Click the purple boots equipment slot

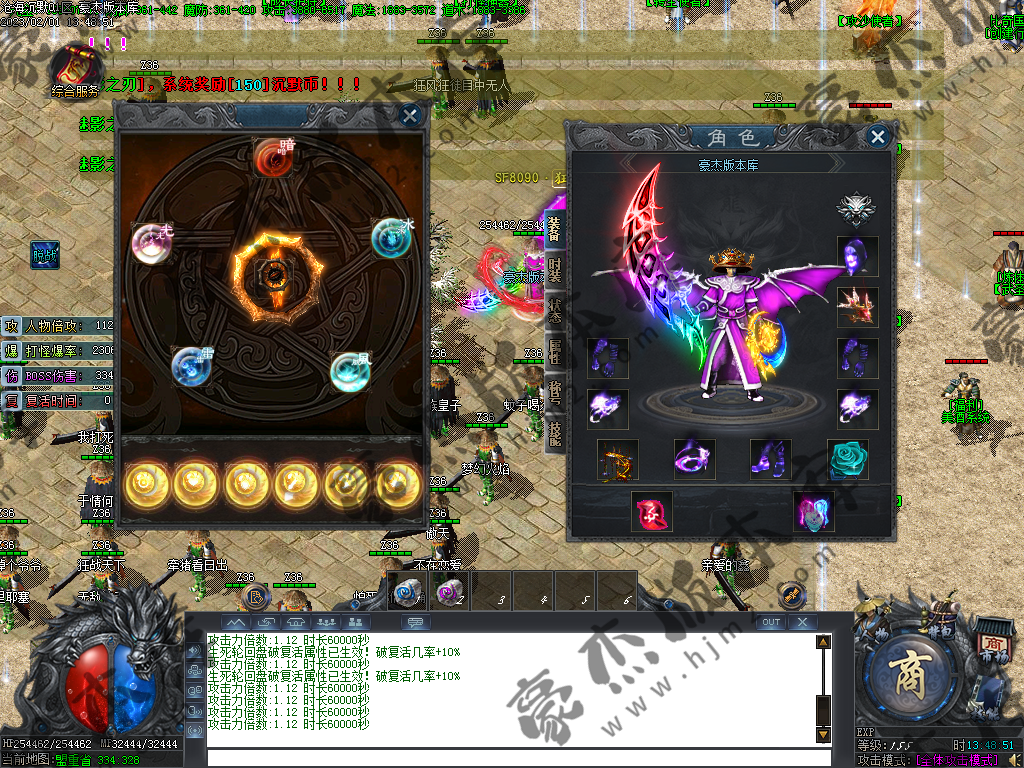tap(771, 459)
